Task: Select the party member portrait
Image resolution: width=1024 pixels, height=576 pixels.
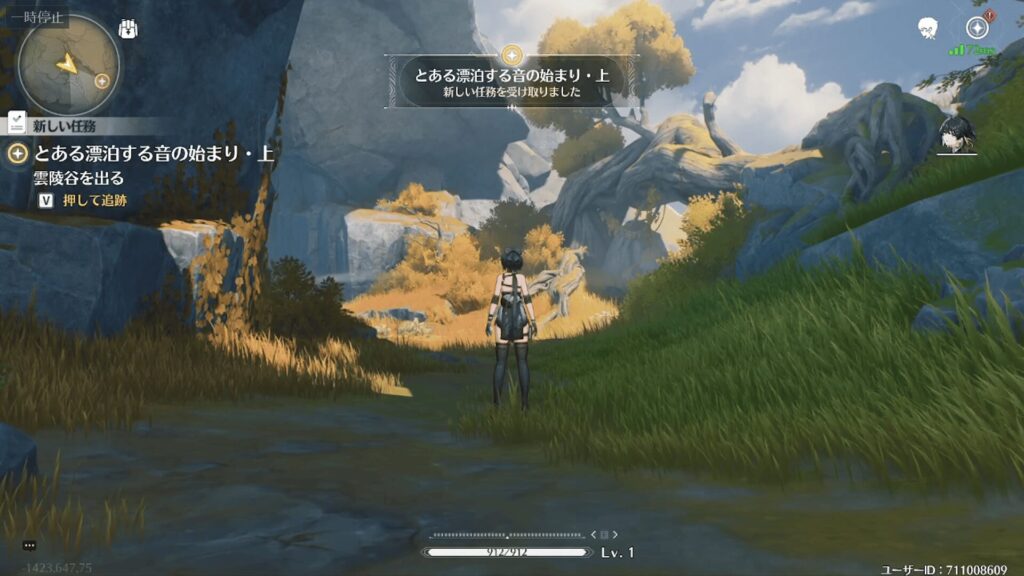Action: click(956, 135)
